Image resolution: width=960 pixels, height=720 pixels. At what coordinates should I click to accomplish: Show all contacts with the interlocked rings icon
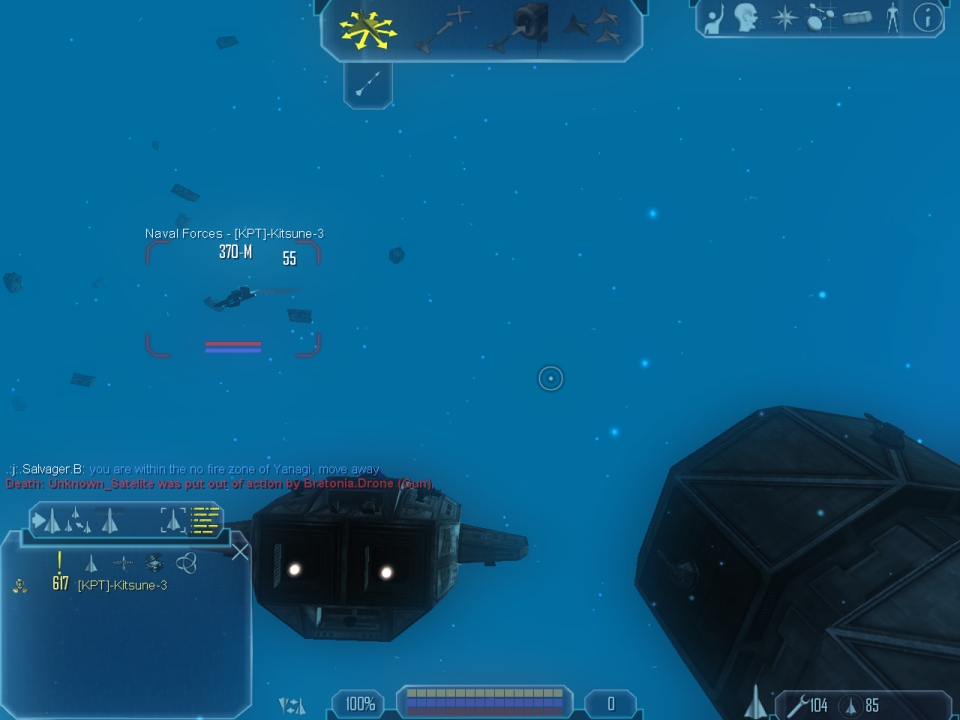(x=186, y=563)
